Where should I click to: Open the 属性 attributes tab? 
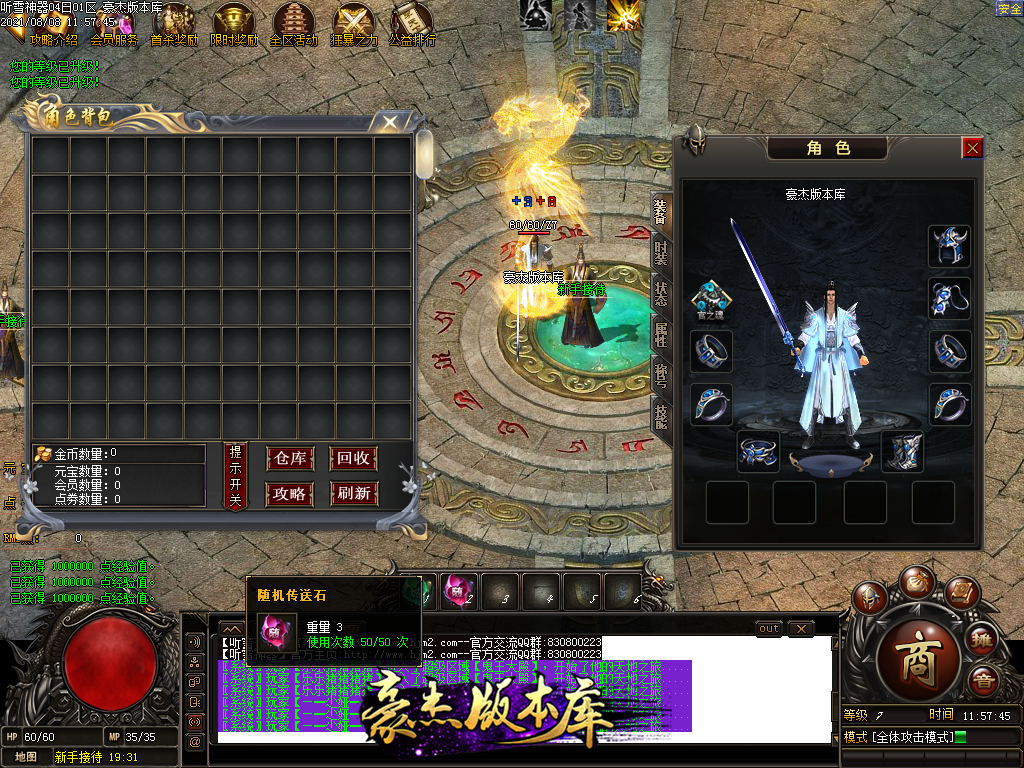coord(661,333)
